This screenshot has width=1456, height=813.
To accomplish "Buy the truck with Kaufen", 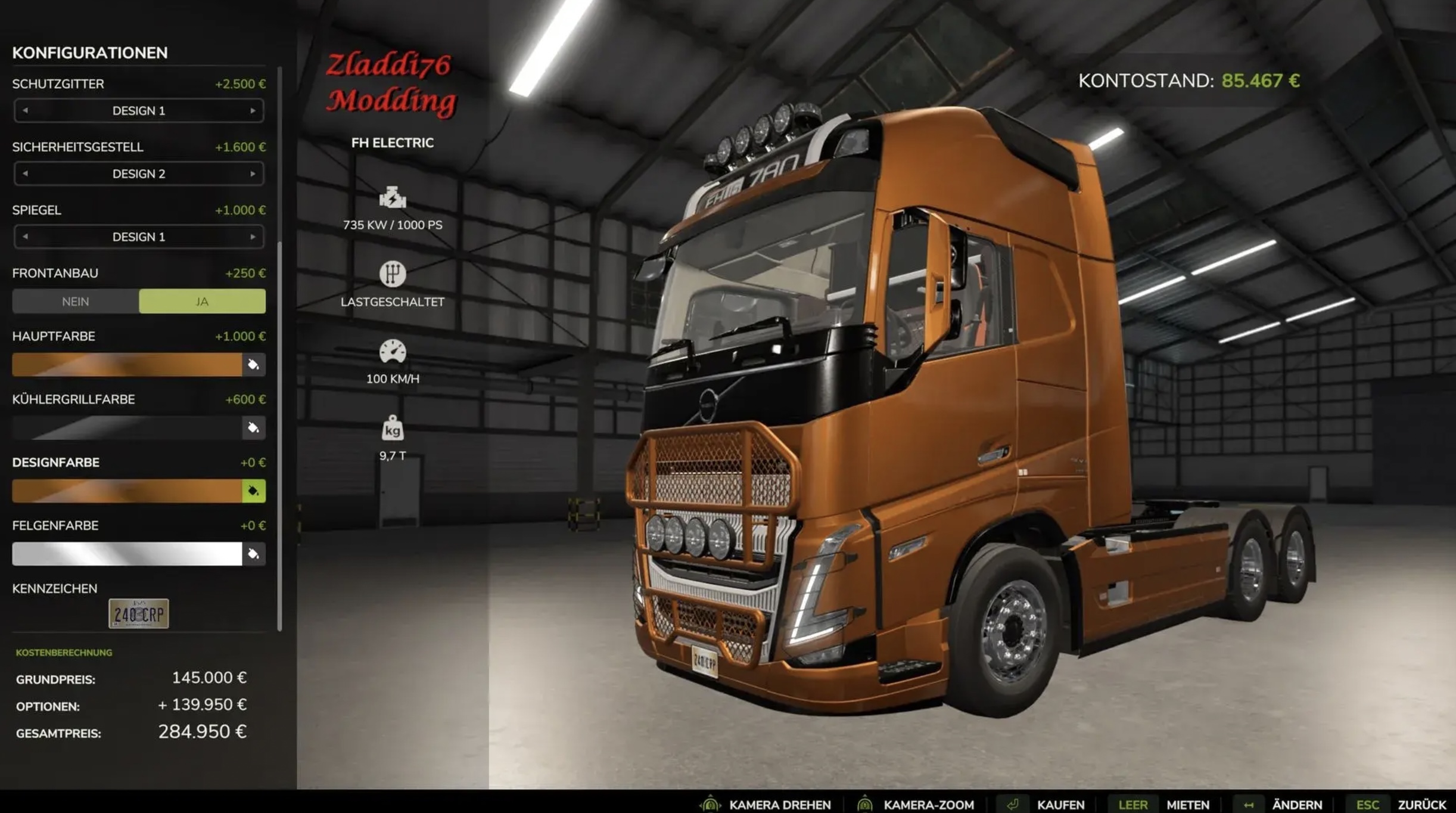I will pos(1060,805).
